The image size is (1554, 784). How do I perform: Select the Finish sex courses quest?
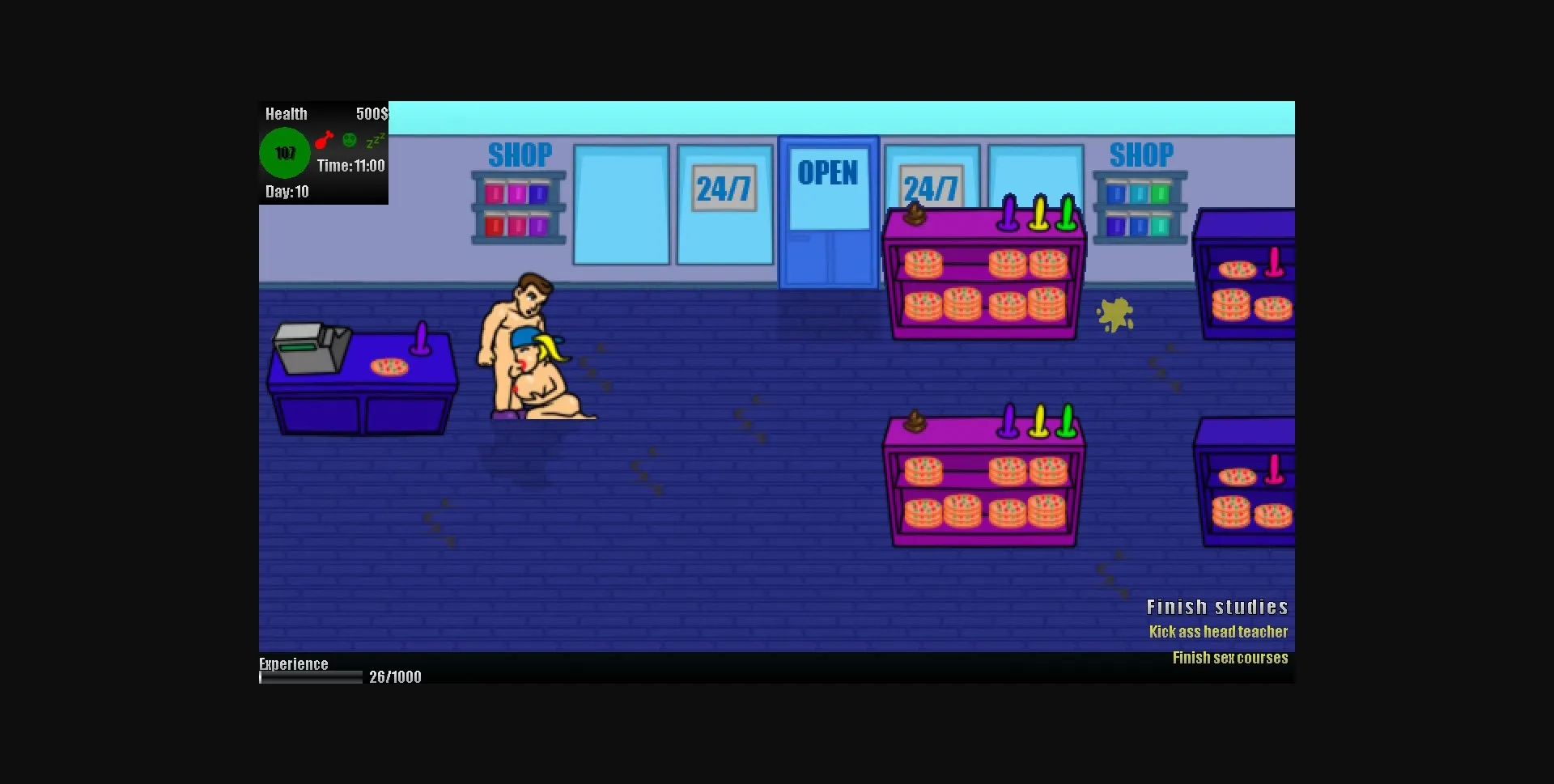tap(1230, 658)
